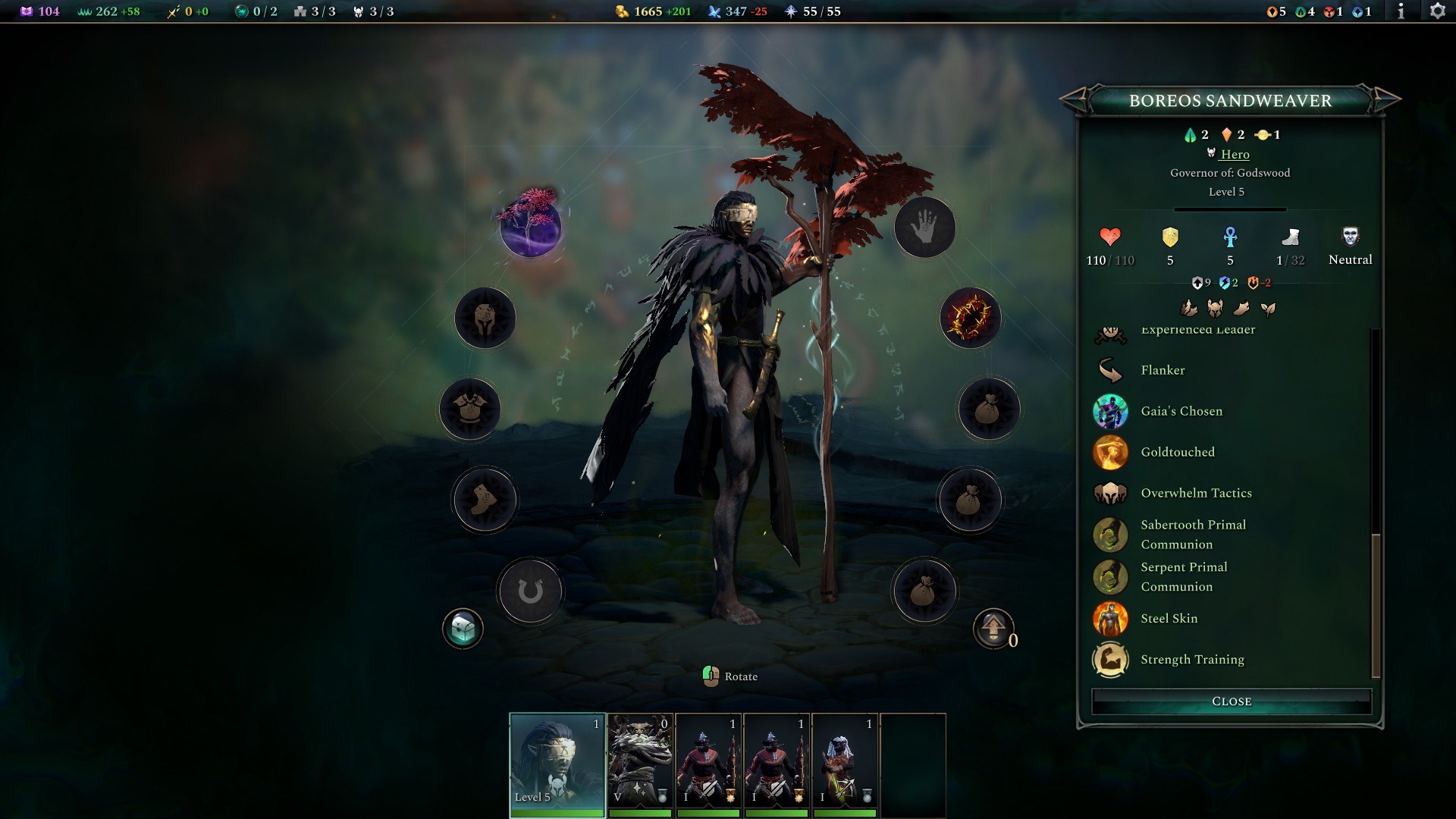Select the horseshoe mount slot
1456x819 pixels.
tap(529, 591)
